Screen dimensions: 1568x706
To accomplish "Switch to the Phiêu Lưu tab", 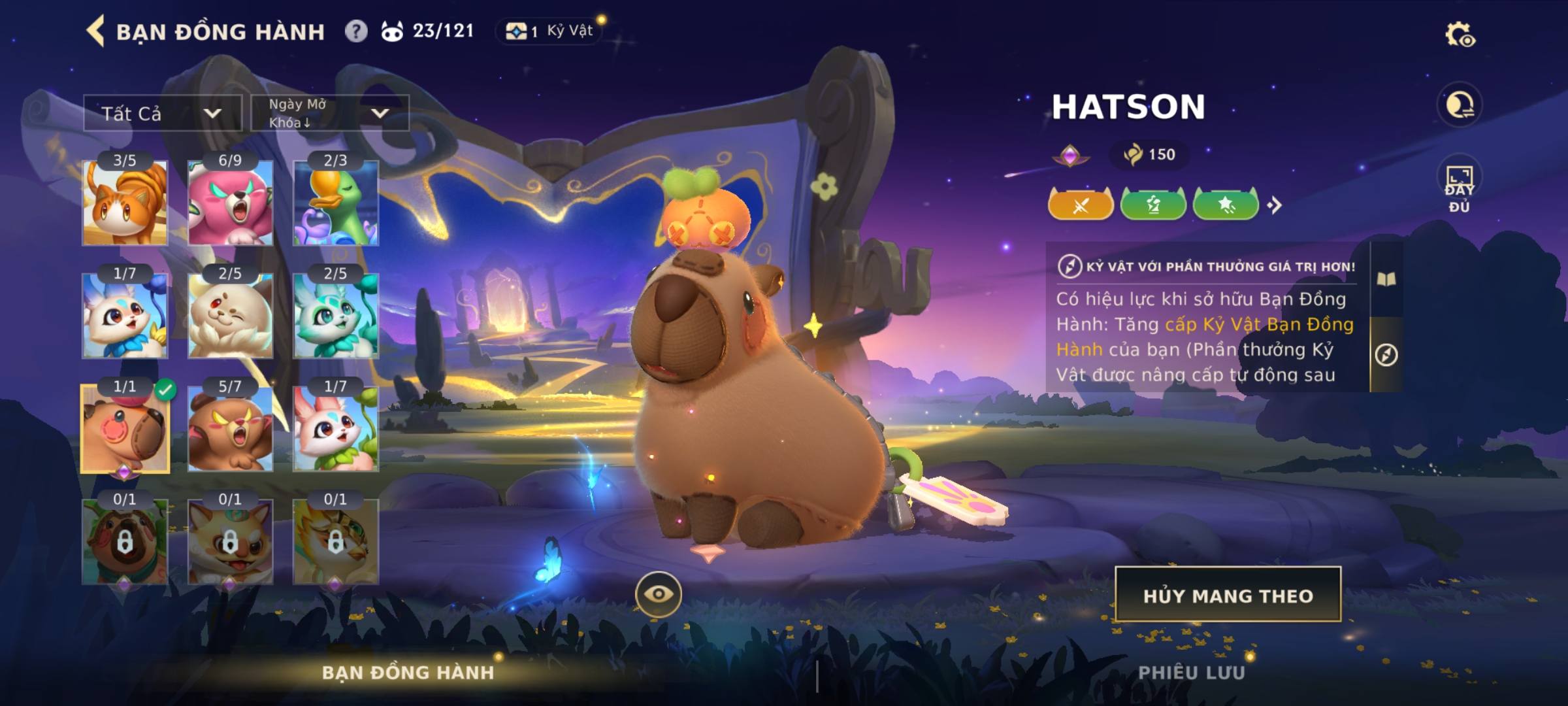I will tap(1191, 673).
